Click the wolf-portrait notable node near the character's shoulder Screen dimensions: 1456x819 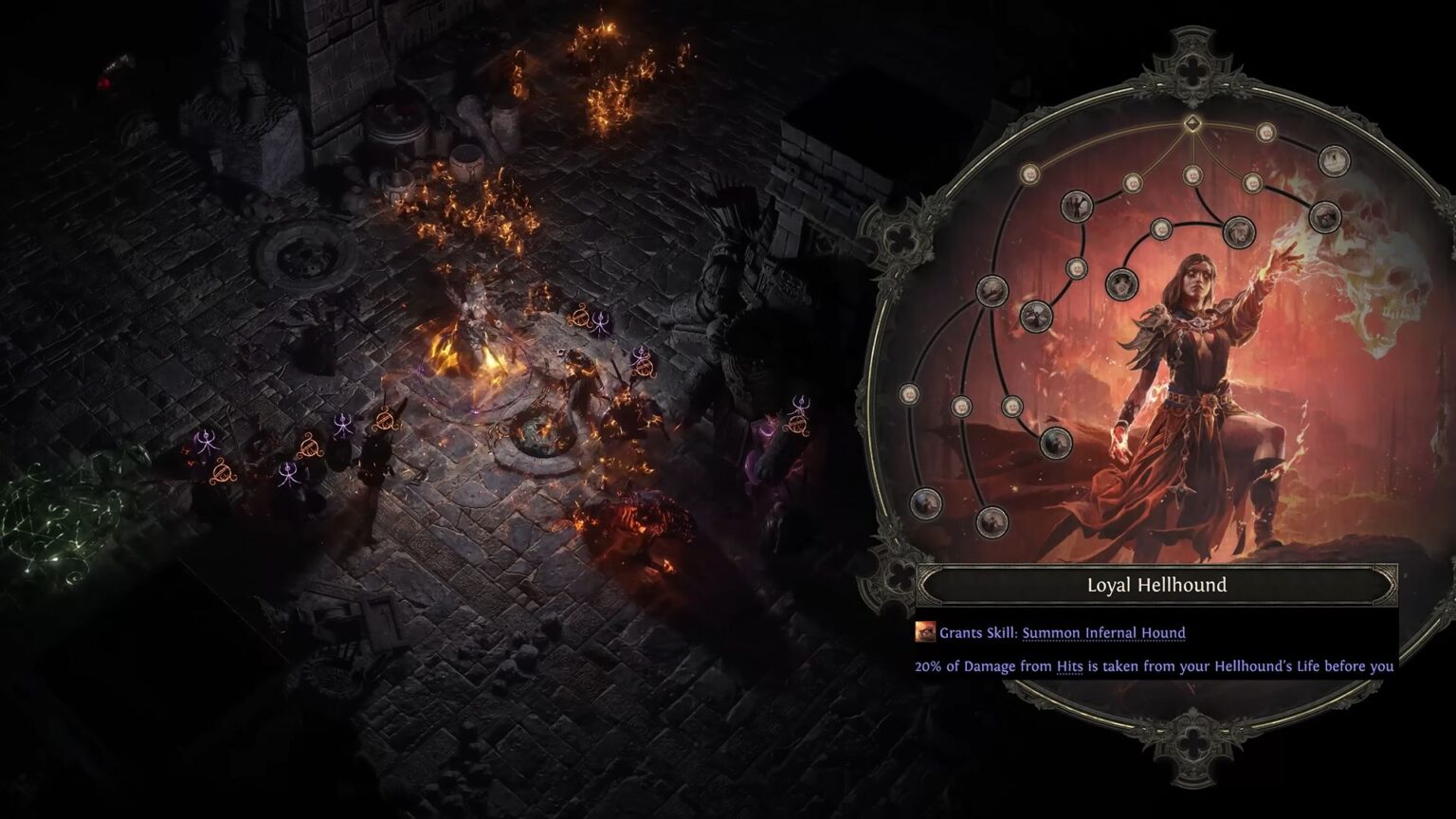[x=1122, y=282]
